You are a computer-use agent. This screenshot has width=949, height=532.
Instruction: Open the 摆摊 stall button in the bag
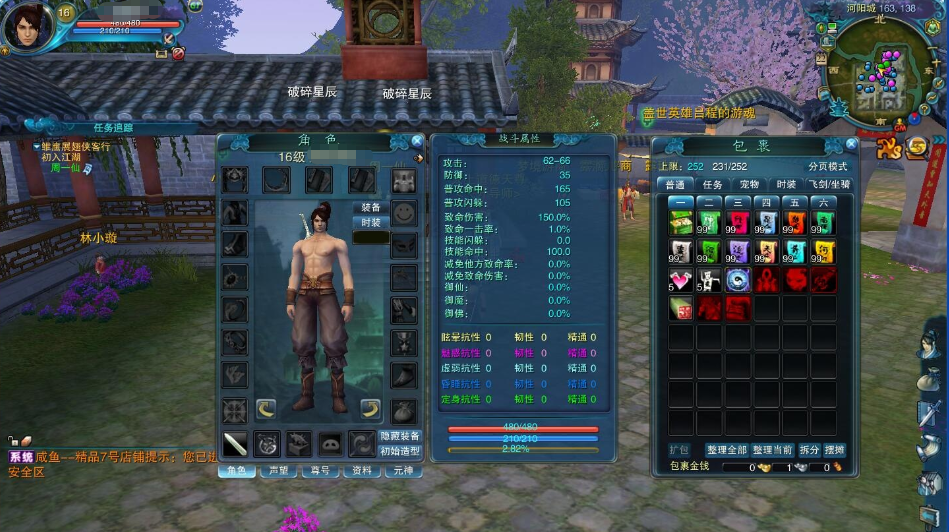click(x=834, y=450)
